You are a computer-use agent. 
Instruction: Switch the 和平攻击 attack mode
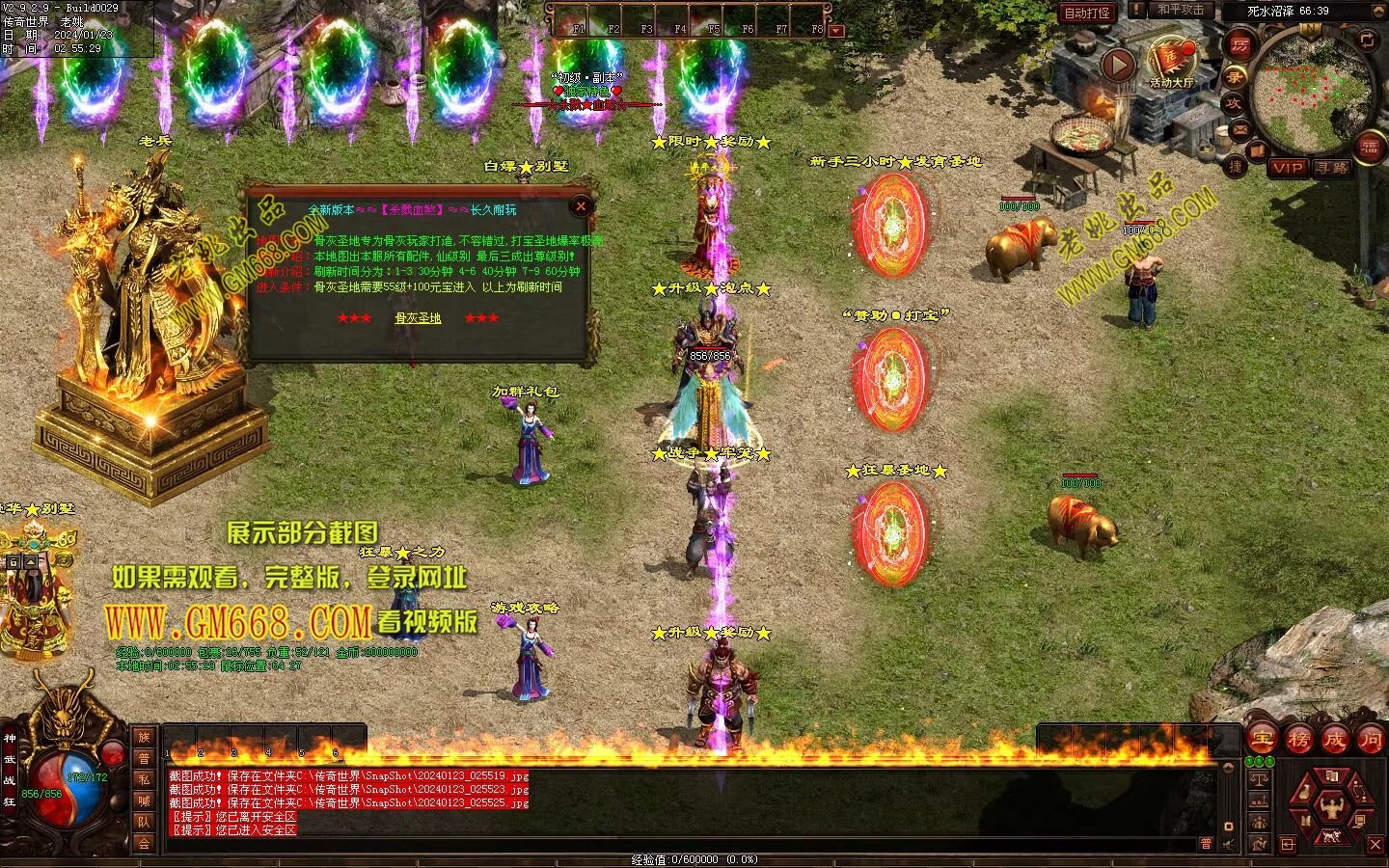[1180, 10]
